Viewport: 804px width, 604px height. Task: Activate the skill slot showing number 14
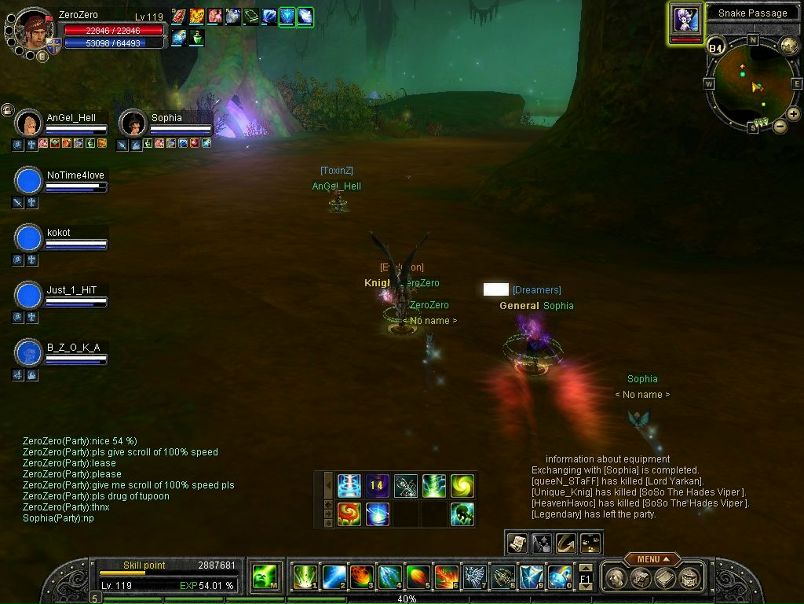[x=377, y=486]
